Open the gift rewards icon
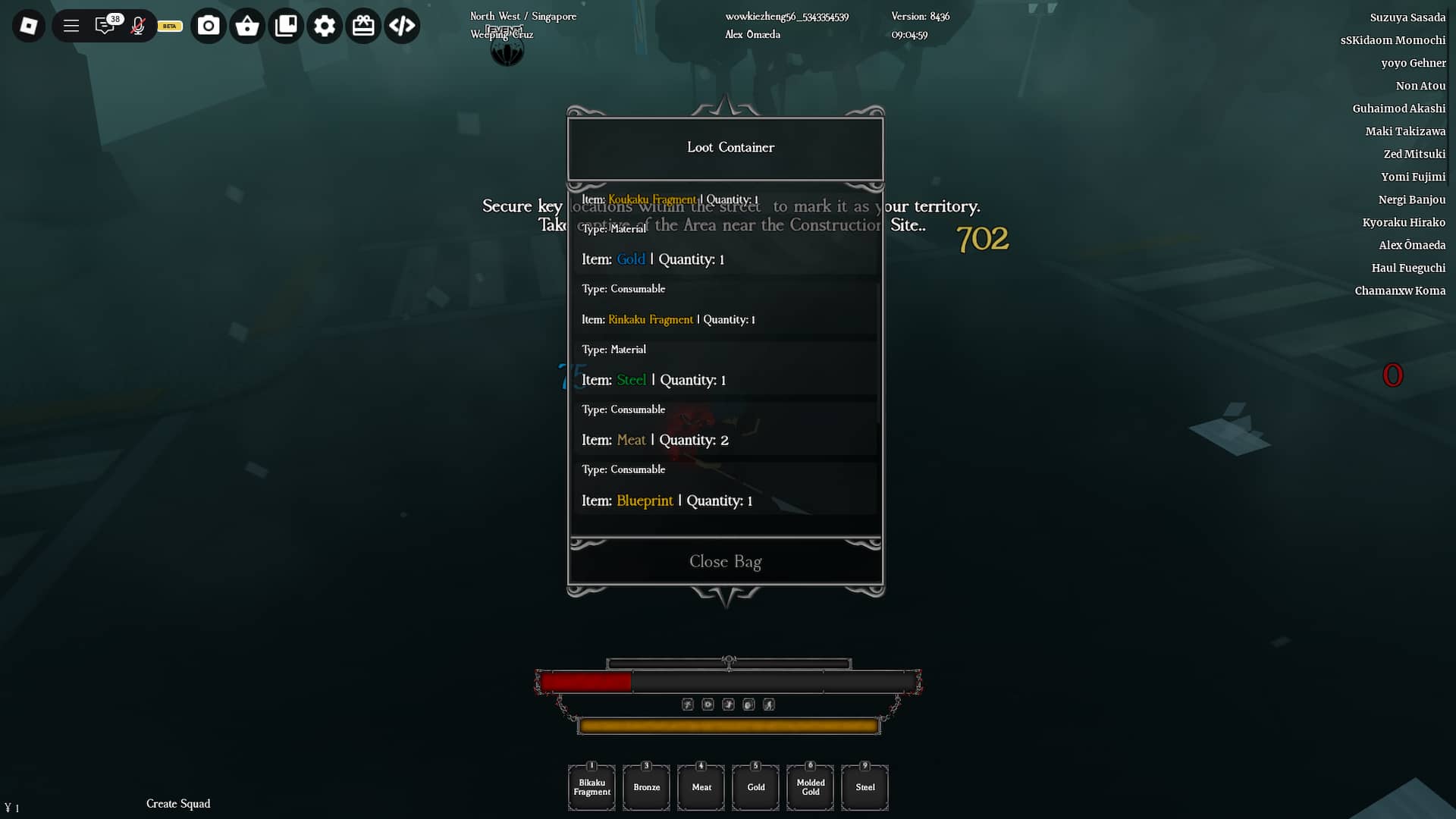1456x819 pixels. coord(363,25)
